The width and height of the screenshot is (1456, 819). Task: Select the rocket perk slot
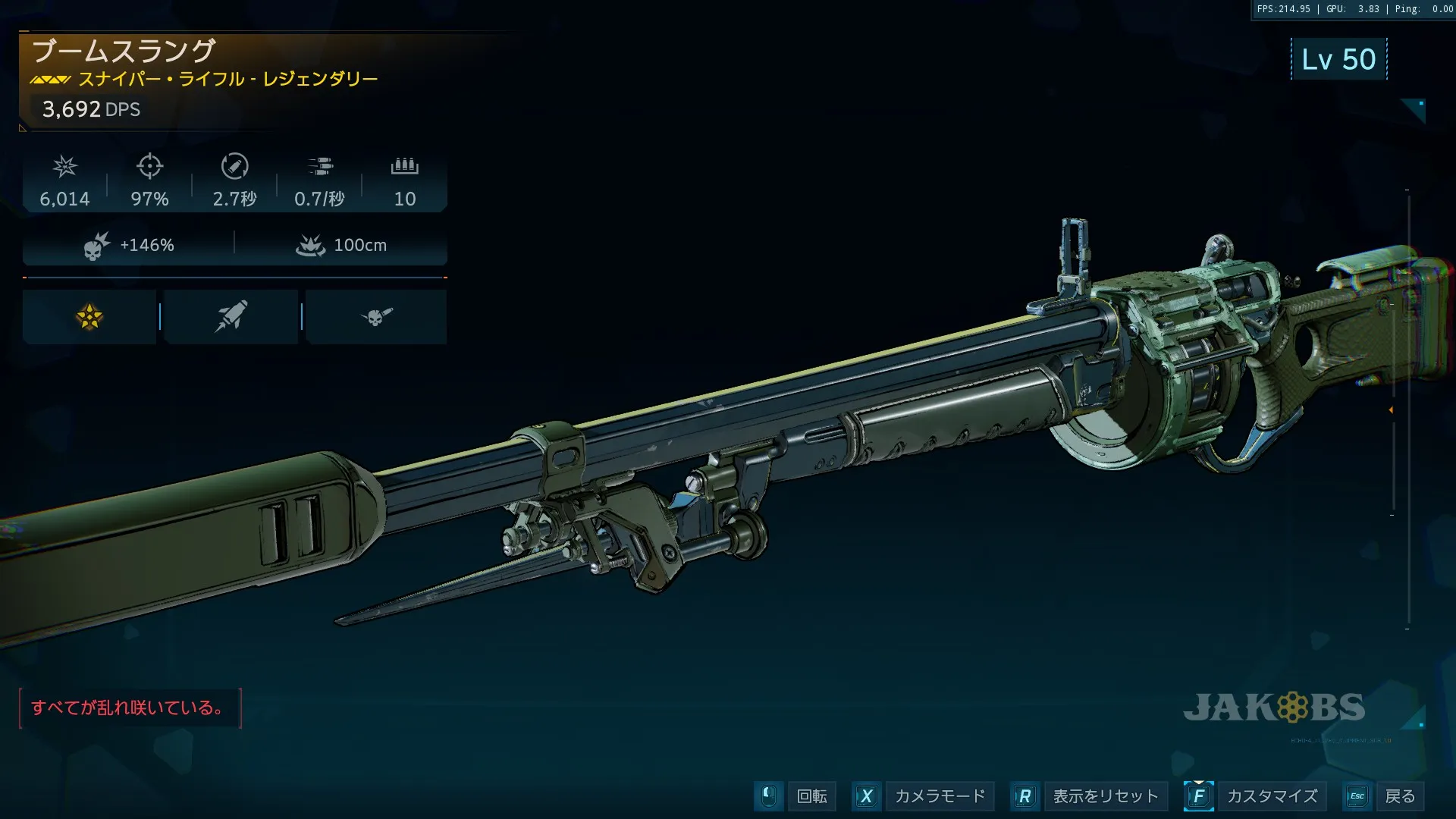231,317
